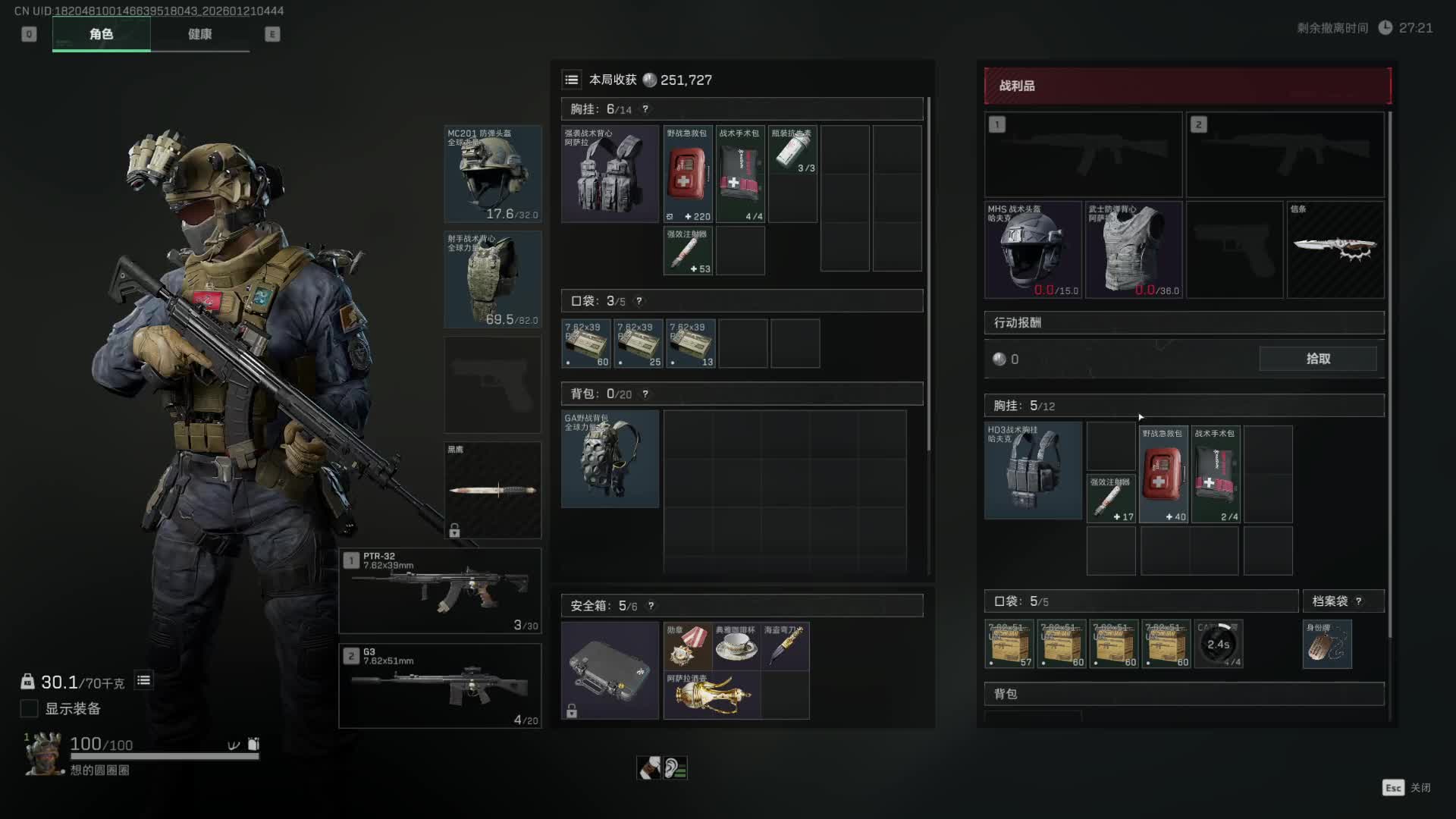1456x819 pixels.
Task: Click the 拾取 button
Action: click(1318, 359)
